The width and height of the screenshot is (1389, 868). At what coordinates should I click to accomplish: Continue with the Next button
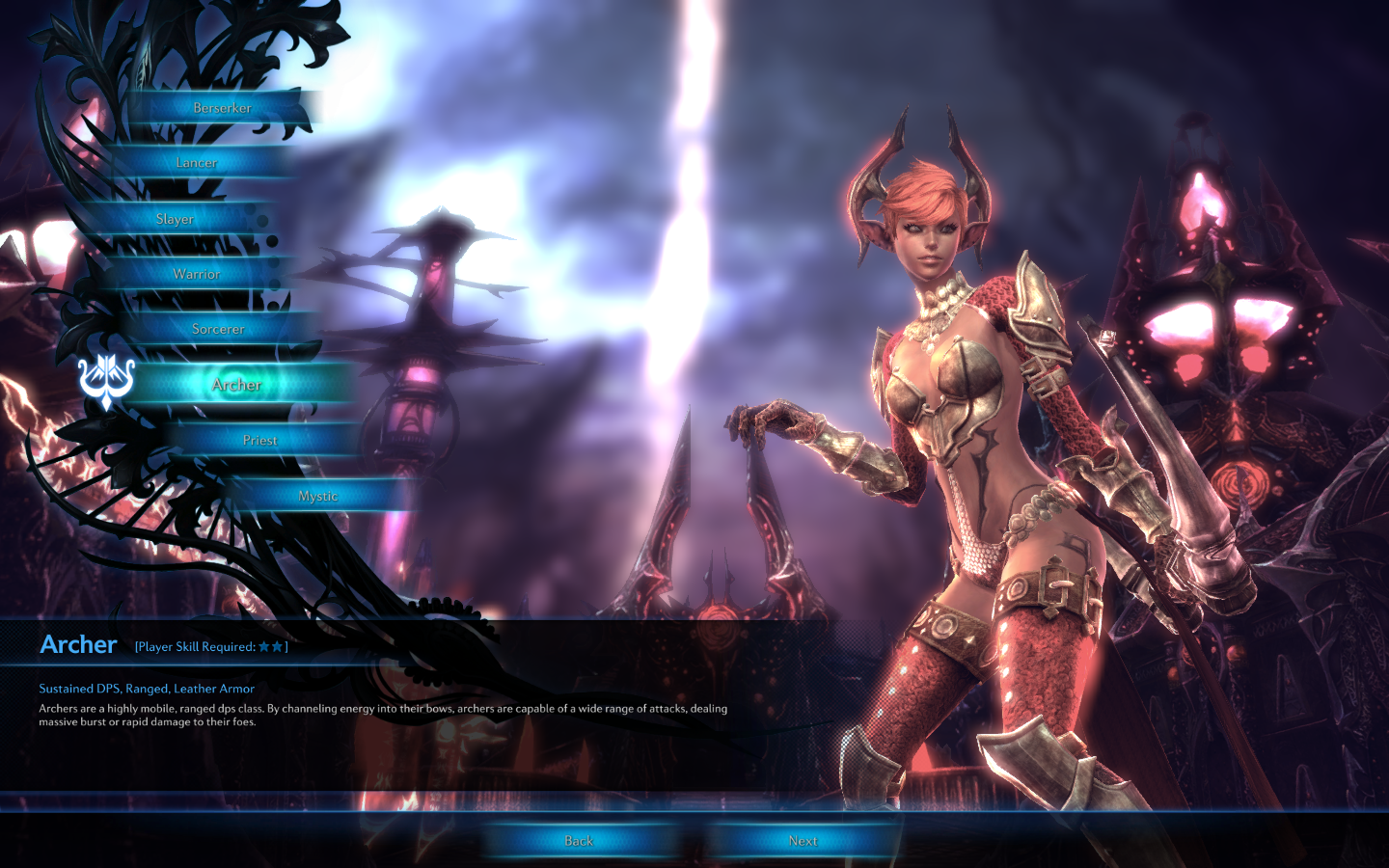[x=803, y=841]
